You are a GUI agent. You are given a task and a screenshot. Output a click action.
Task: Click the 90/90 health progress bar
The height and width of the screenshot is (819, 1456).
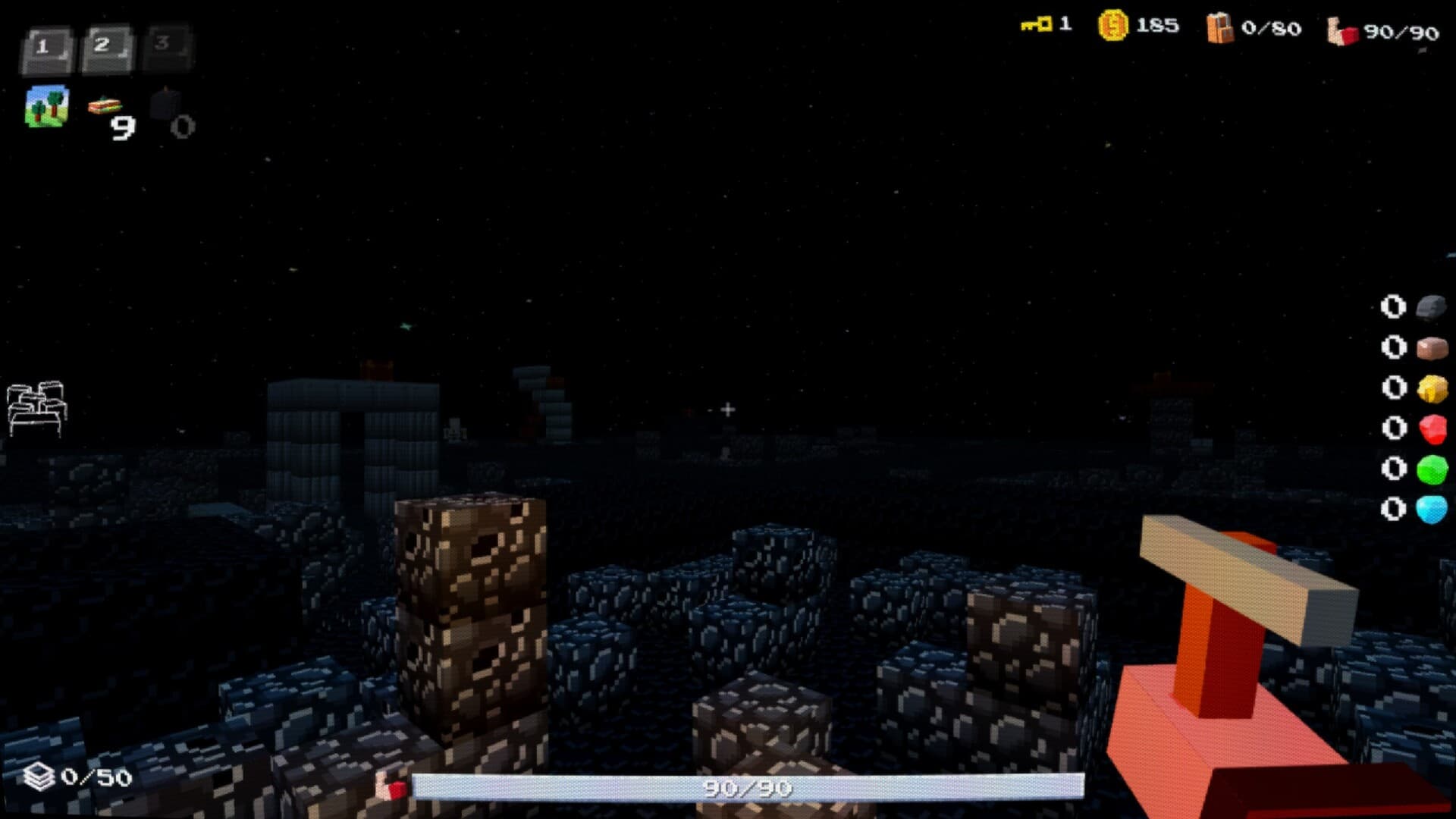tap(743, 789)
